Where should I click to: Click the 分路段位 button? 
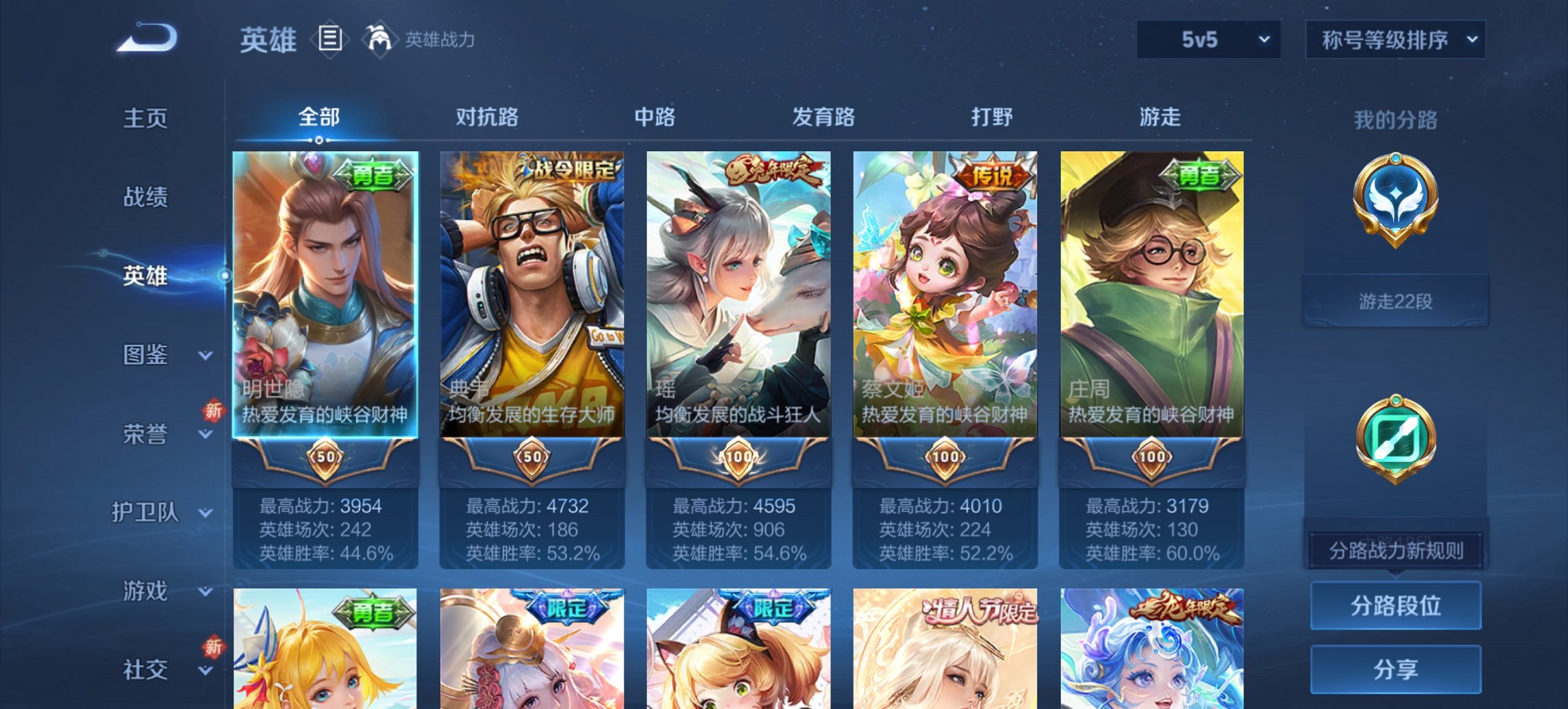[x=1396, y=606]
